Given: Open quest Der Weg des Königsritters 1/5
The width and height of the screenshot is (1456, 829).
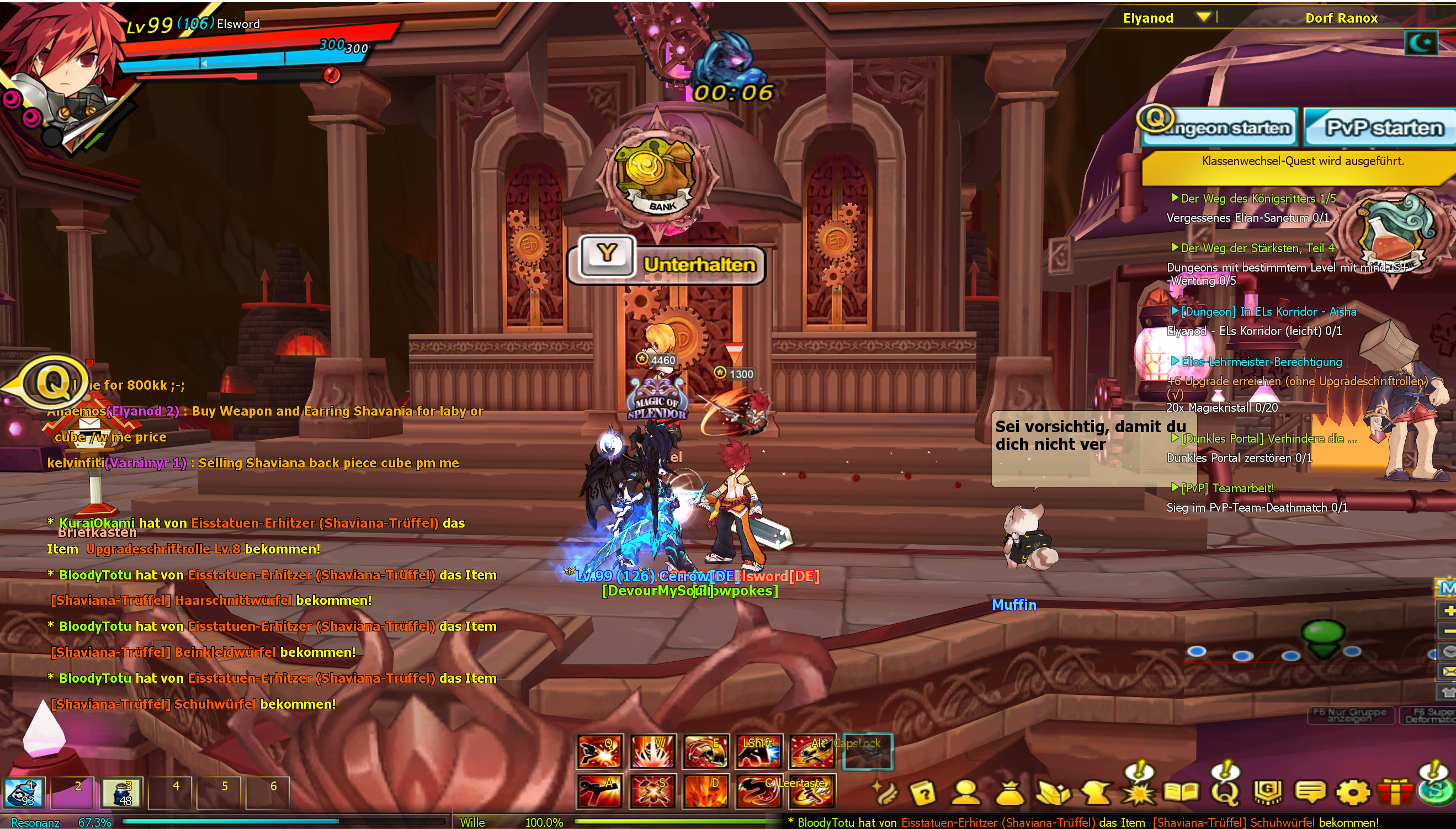Looking at the screenshot, I should point(1257,198).
